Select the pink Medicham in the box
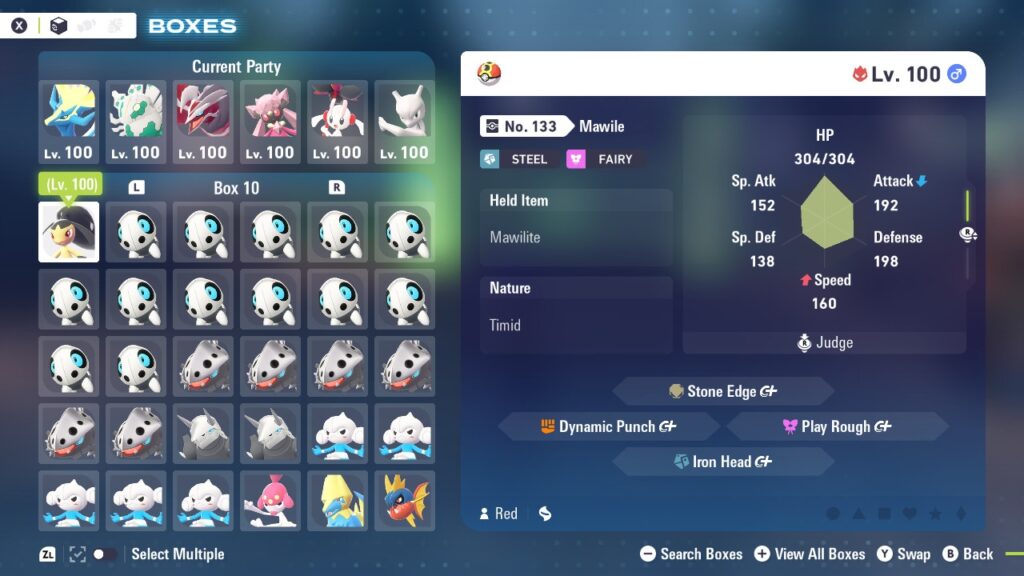 click(x=270, y=500)
